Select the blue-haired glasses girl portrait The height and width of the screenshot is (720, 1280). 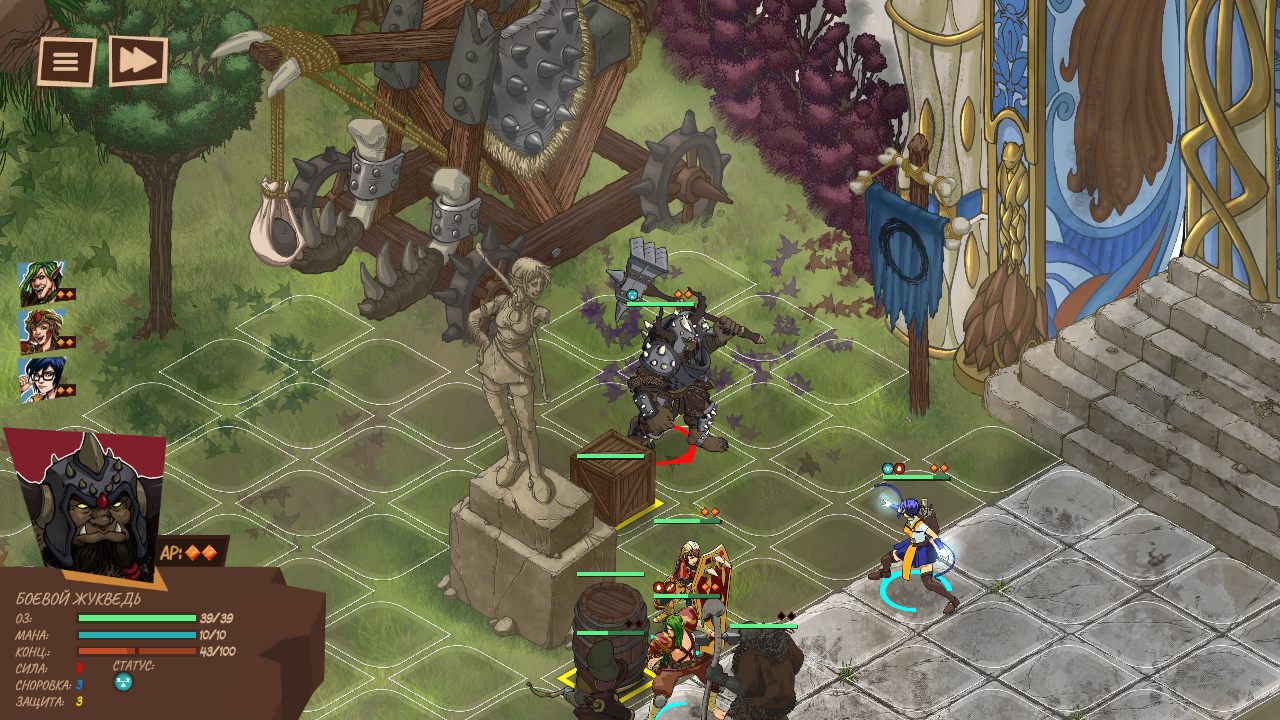pyautogui.click(x=41, y=379)
